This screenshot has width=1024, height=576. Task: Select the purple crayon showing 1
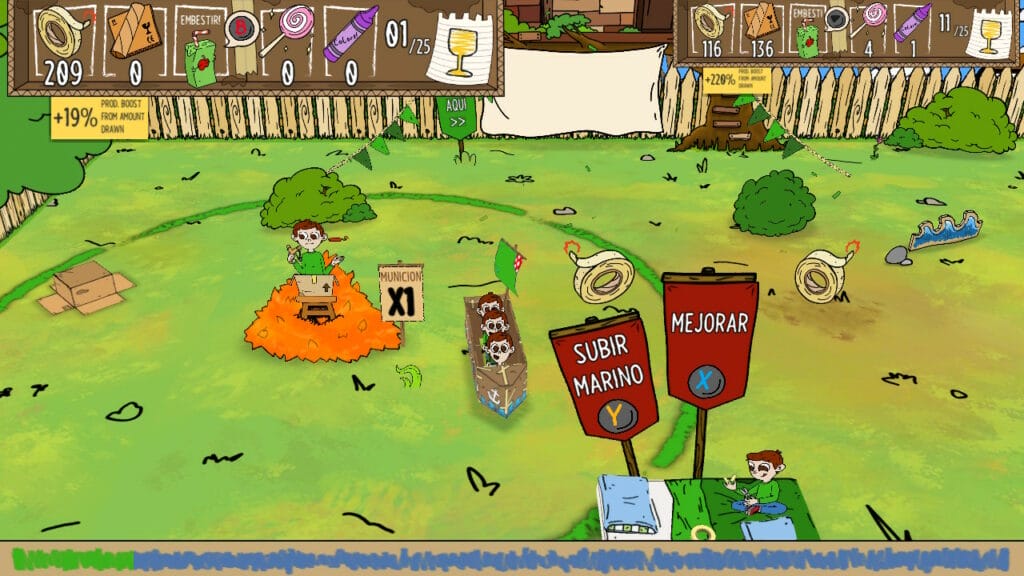(912, 22)
